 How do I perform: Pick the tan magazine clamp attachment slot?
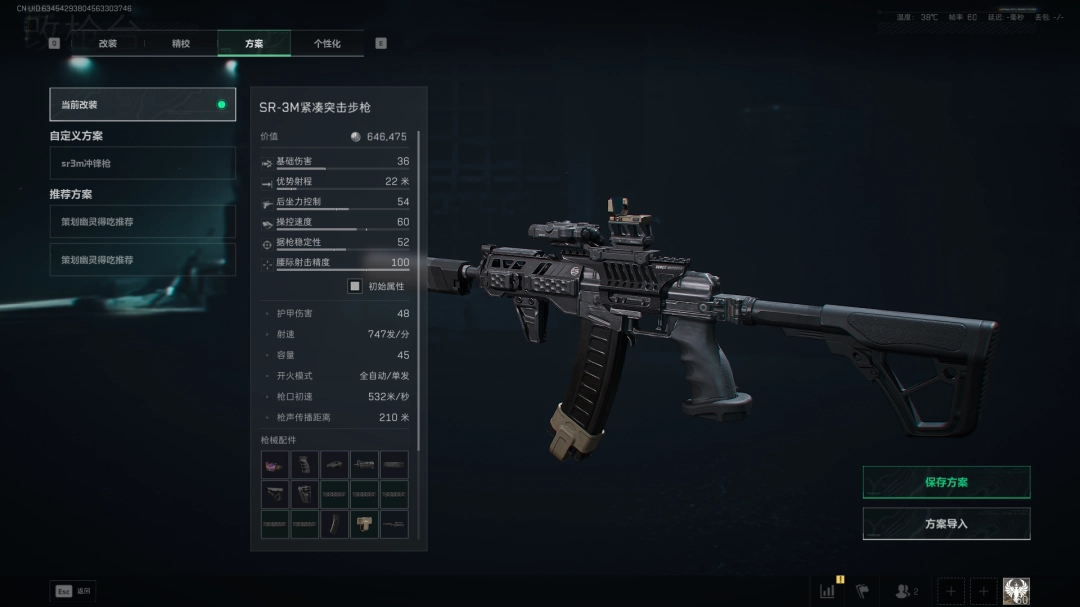[365, 524]
